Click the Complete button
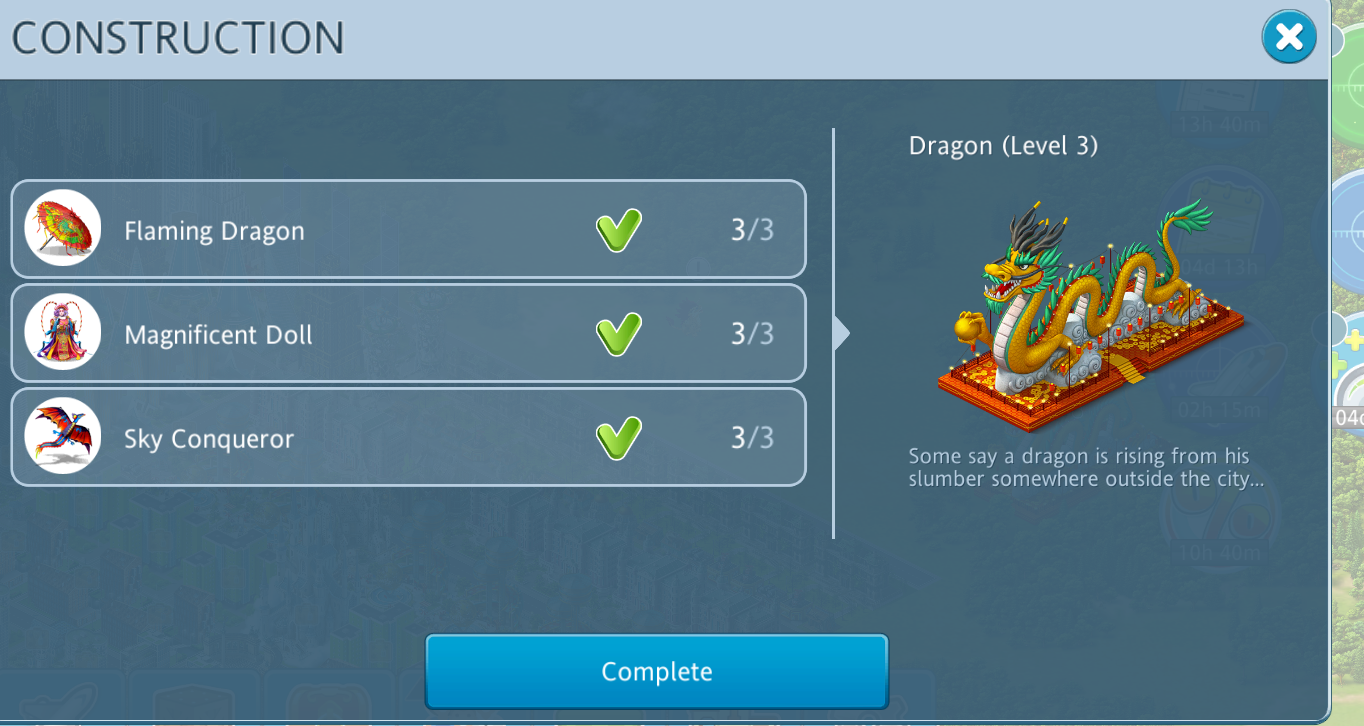This screenshot has height=726, width=1364. pyautogui.click(x=656, y=671)
